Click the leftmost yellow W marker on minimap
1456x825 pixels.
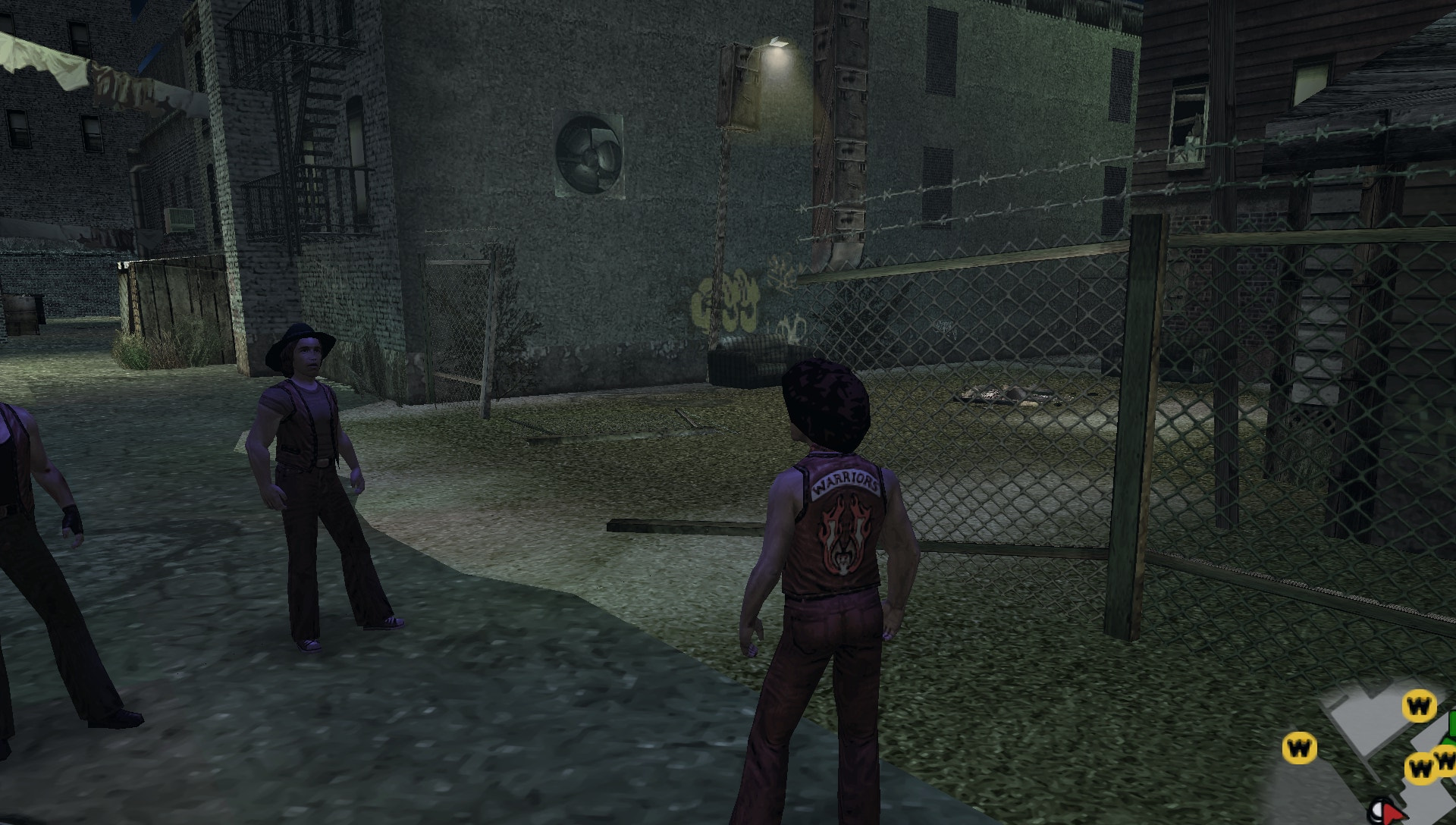1300,748
